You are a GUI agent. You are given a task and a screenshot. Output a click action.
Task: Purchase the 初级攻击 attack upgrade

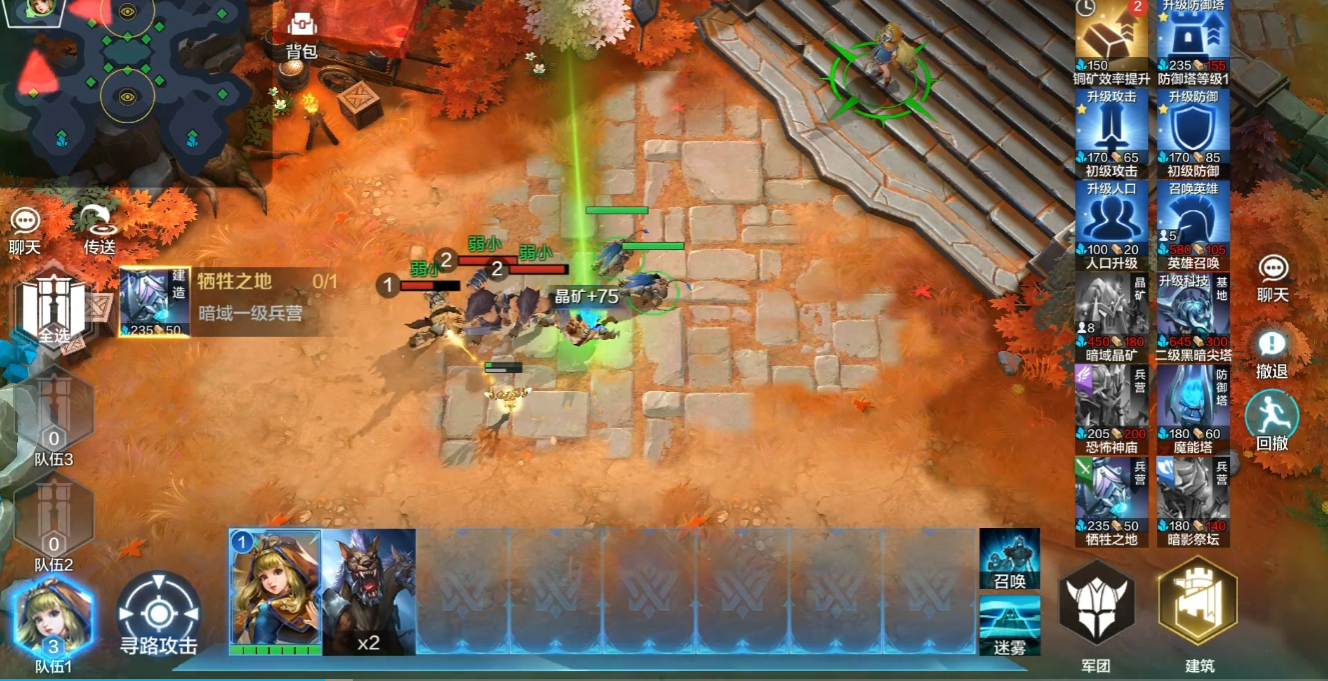pyautogui.click(x=1112, y=134)
